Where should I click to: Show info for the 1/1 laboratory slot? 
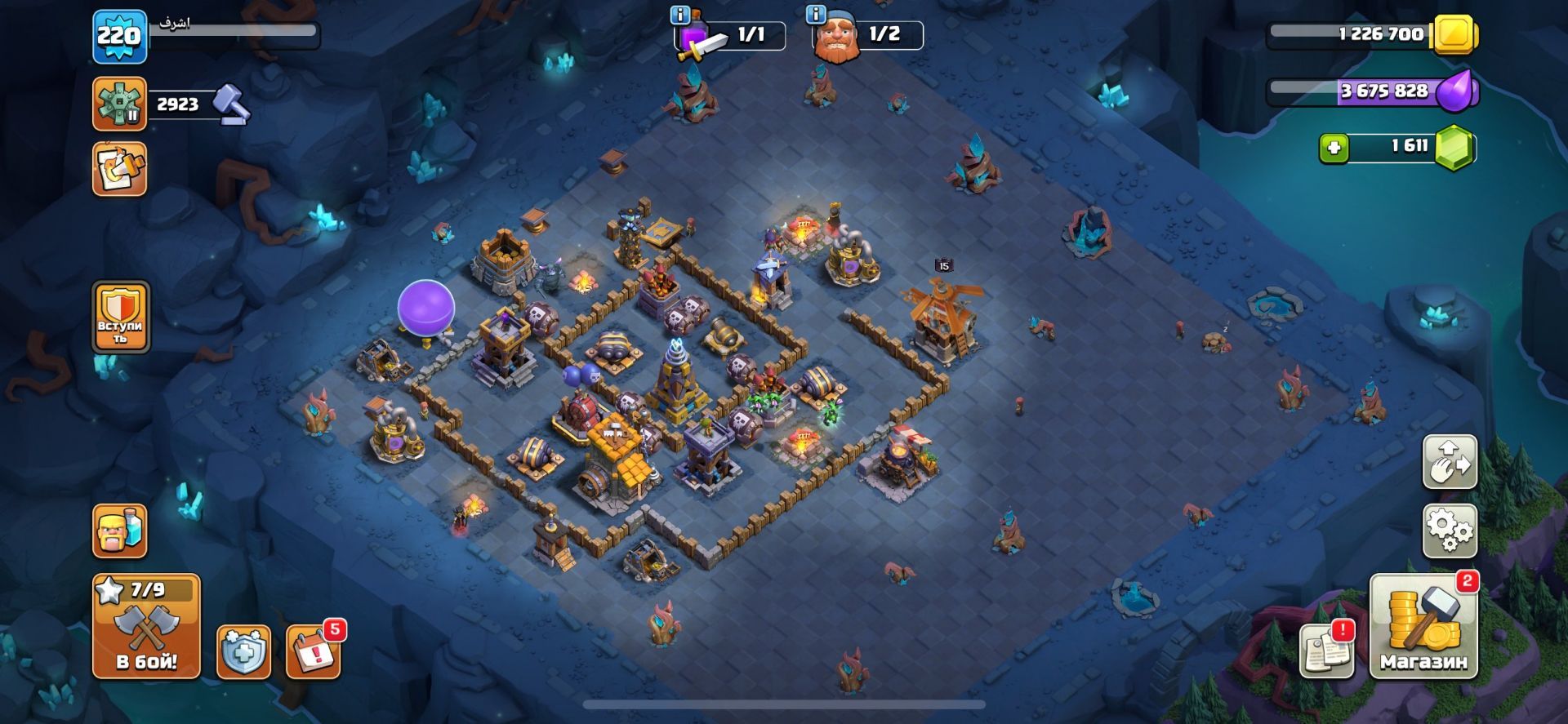click(680, 15)
